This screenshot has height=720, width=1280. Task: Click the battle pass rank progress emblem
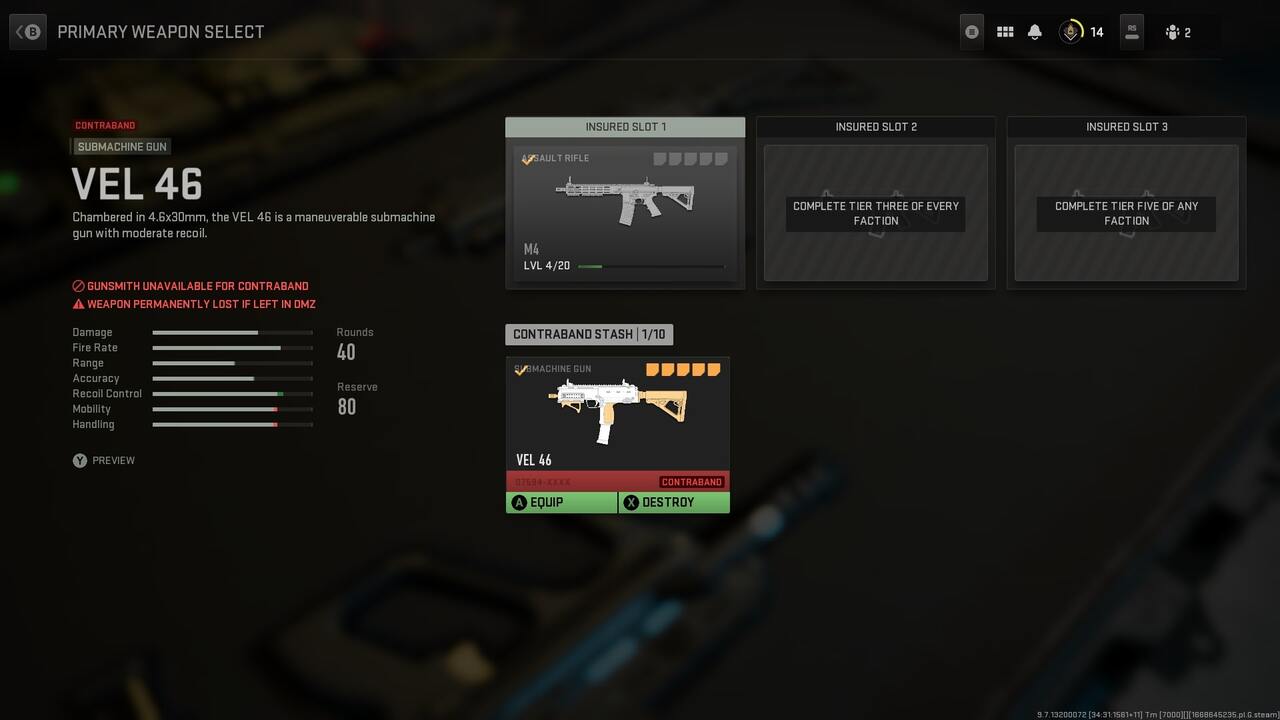click(1070, 31)
